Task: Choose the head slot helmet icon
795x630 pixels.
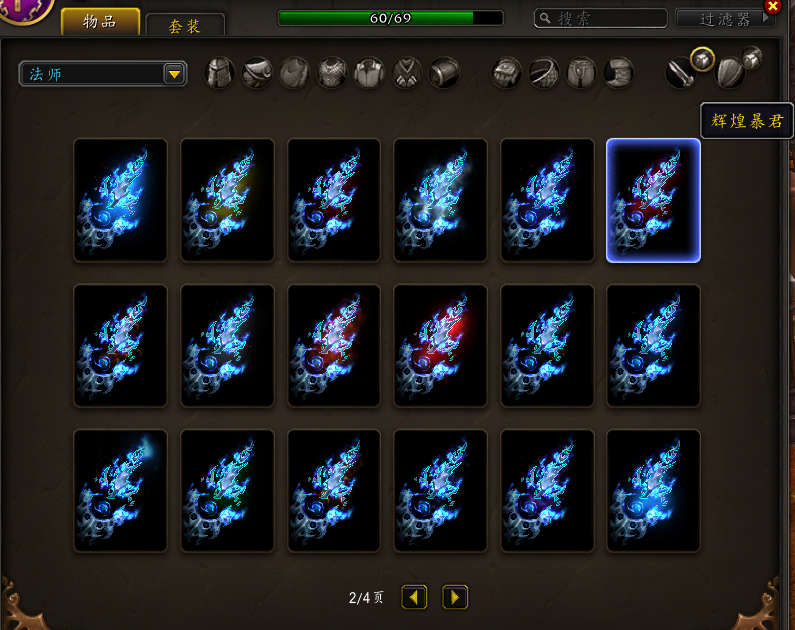Action: [x=220, y=73]
